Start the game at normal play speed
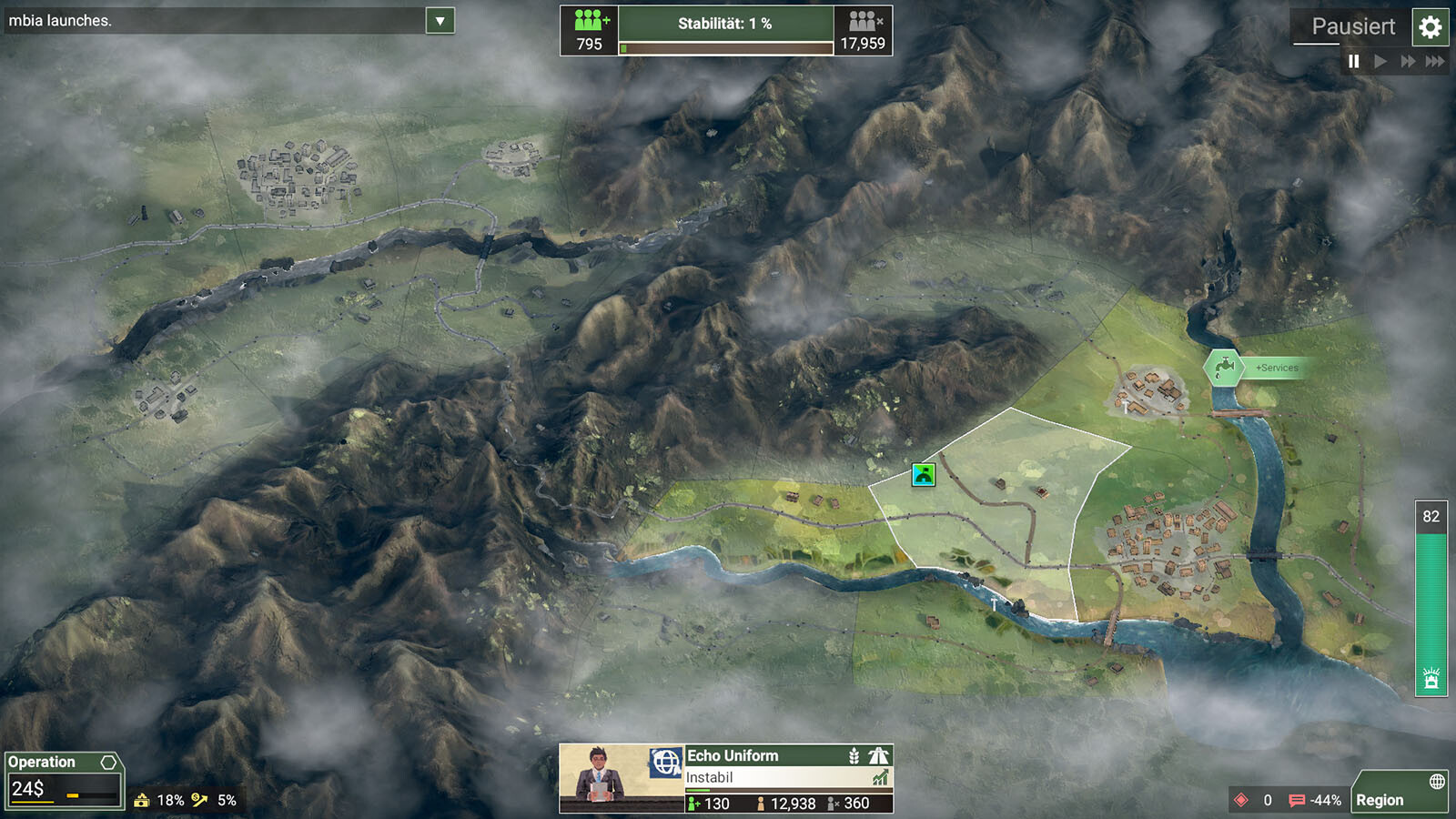This screenshot has width=1456, height=819. (1380, 61)
